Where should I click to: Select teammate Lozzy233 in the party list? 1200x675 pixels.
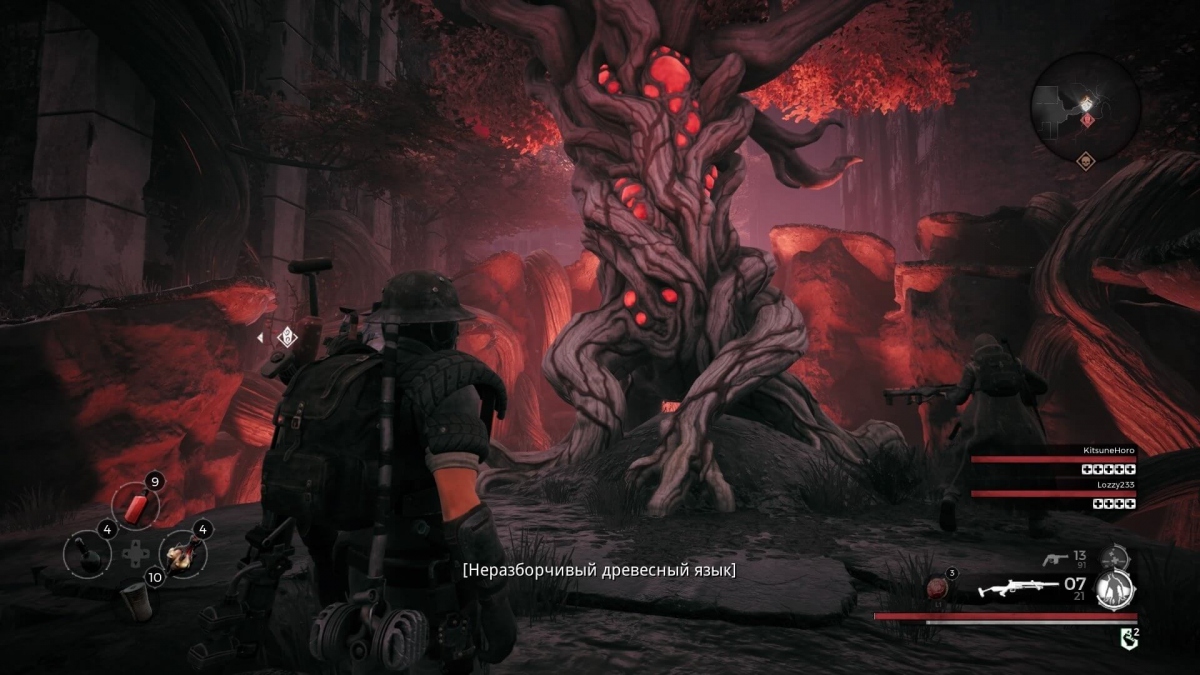click(1053, 493)
